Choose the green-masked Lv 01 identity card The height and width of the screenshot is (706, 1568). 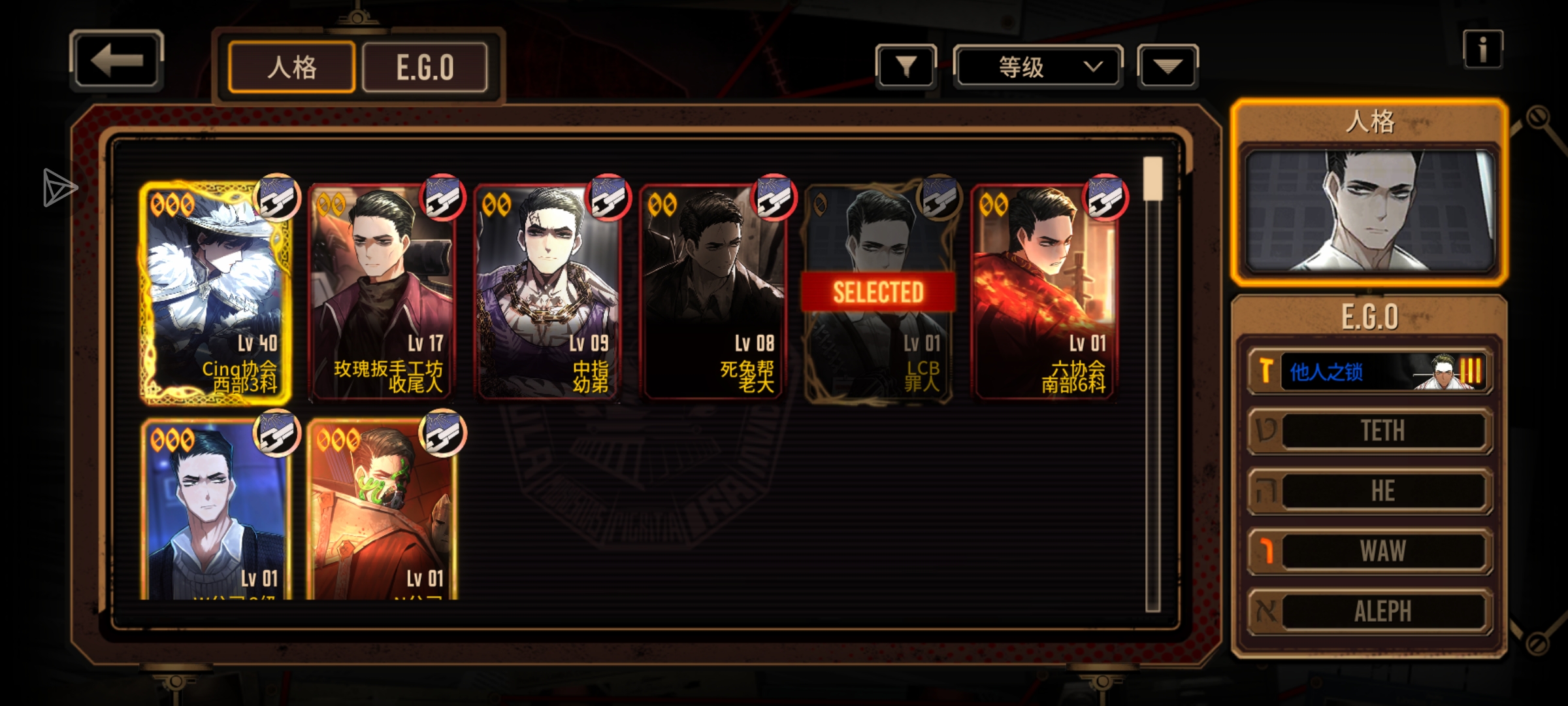[382, 510]
